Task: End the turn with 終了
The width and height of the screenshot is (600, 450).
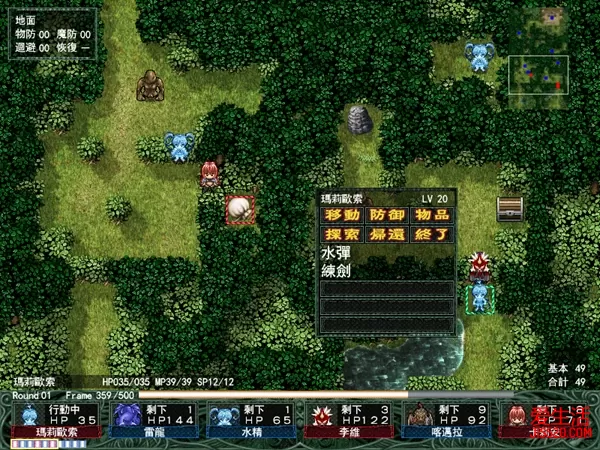Action: pos(431,234)
